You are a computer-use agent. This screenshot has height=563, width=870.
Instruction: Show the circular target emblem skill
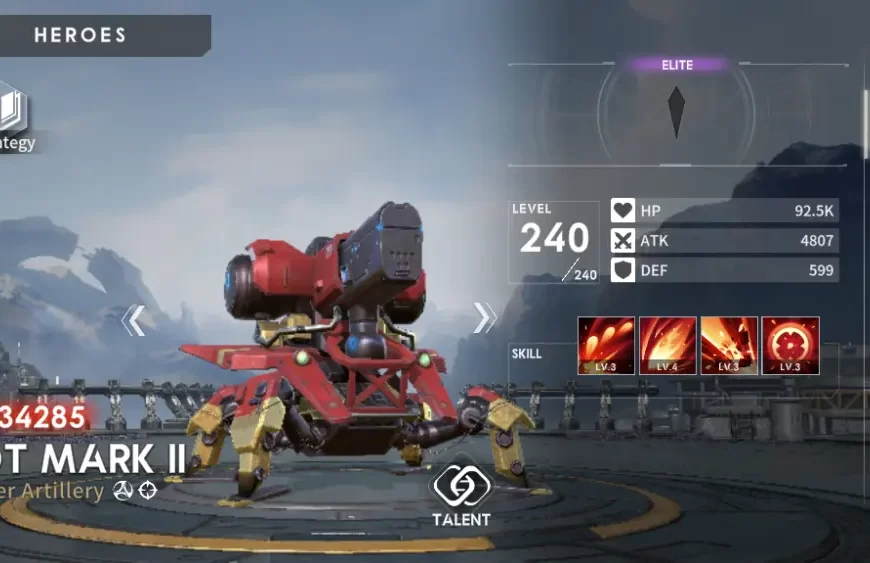pos(790,345)
